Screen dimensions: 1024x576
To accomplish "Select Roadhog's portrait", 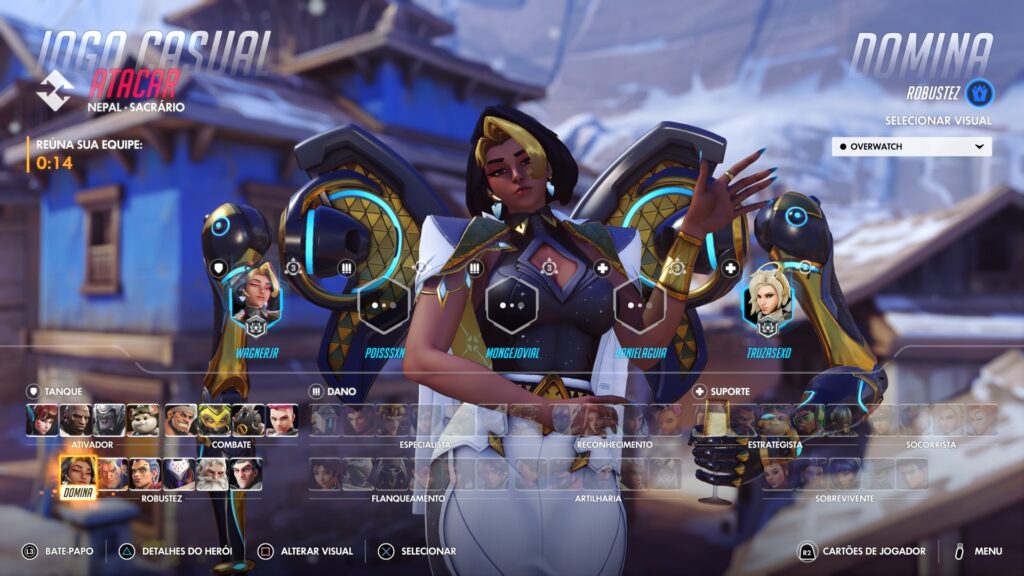I will (x=249, y=420).
